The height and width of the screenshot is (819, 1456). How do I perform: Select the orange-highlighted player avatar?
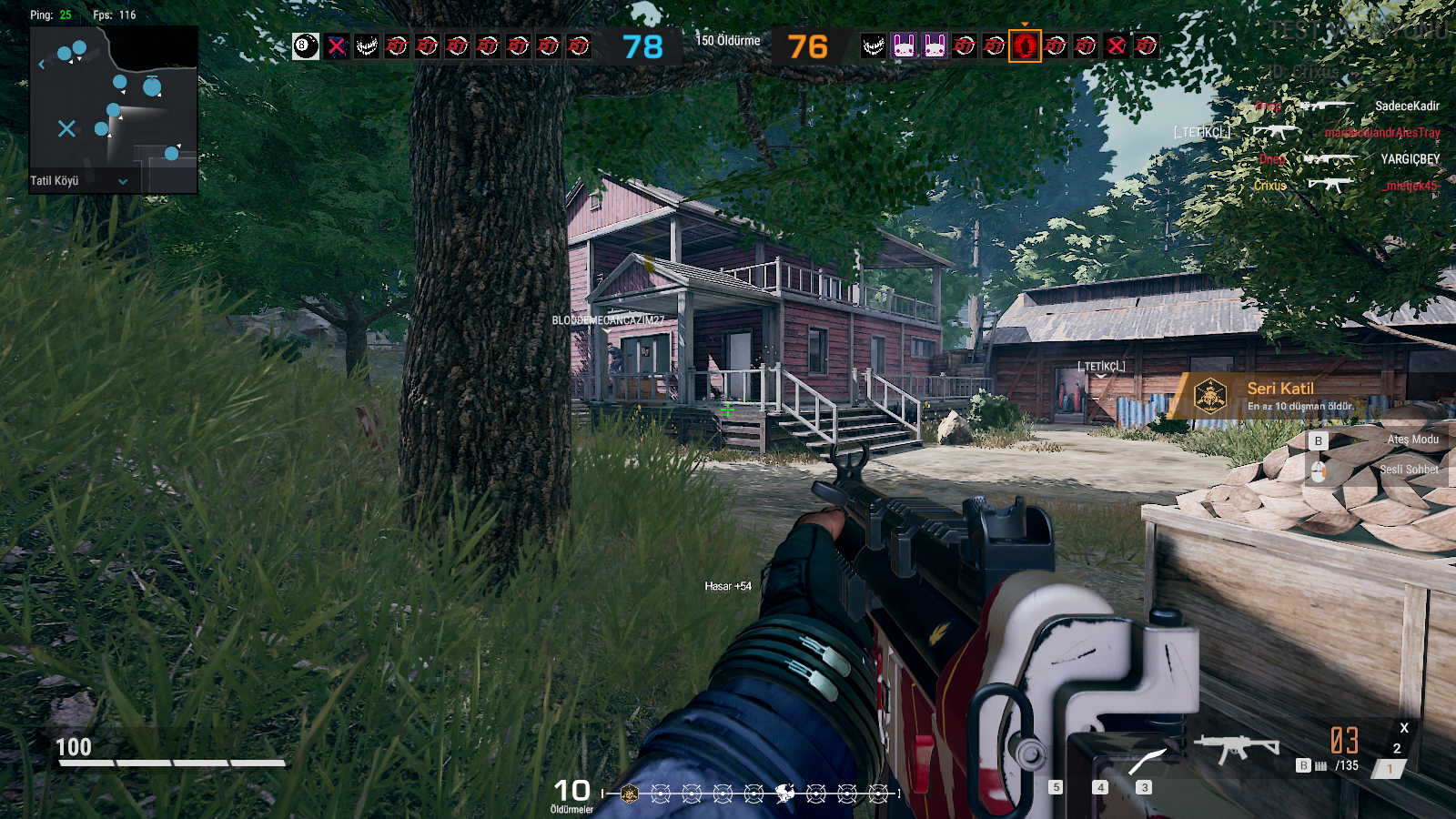coord(1025,45)
